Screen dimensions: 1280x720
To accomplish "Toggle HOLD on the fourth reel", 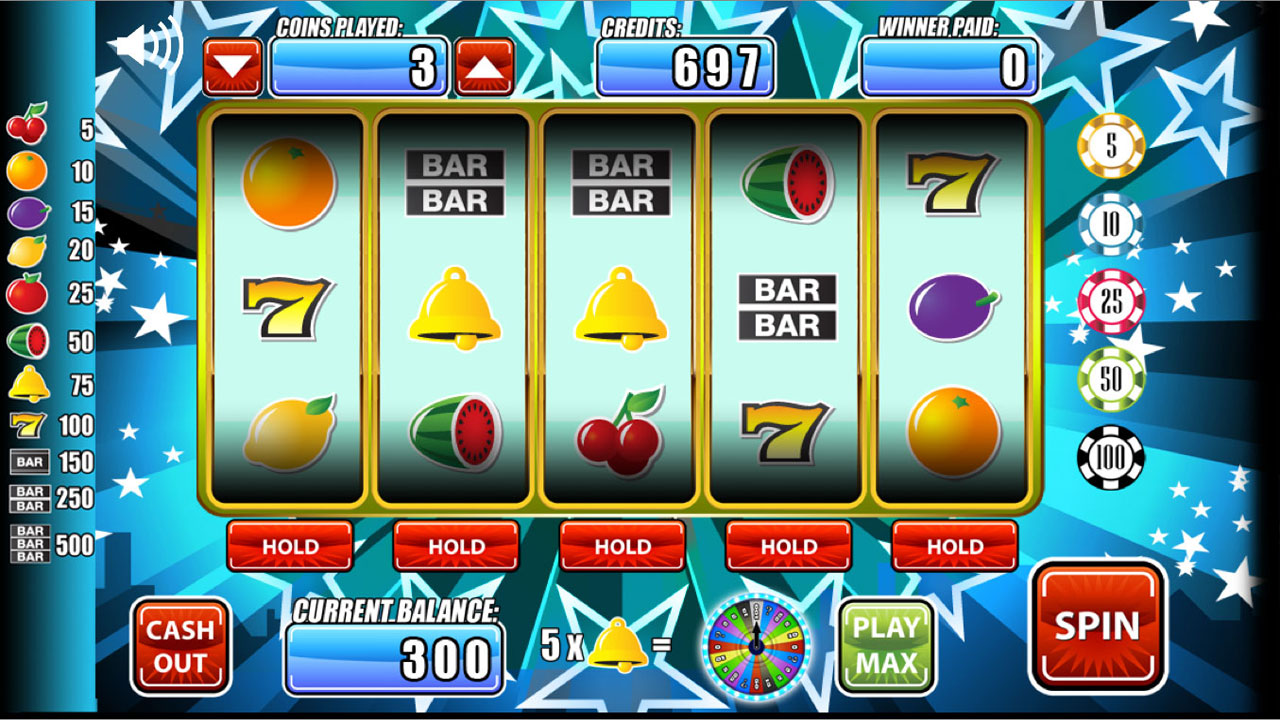I will (789, 547).
